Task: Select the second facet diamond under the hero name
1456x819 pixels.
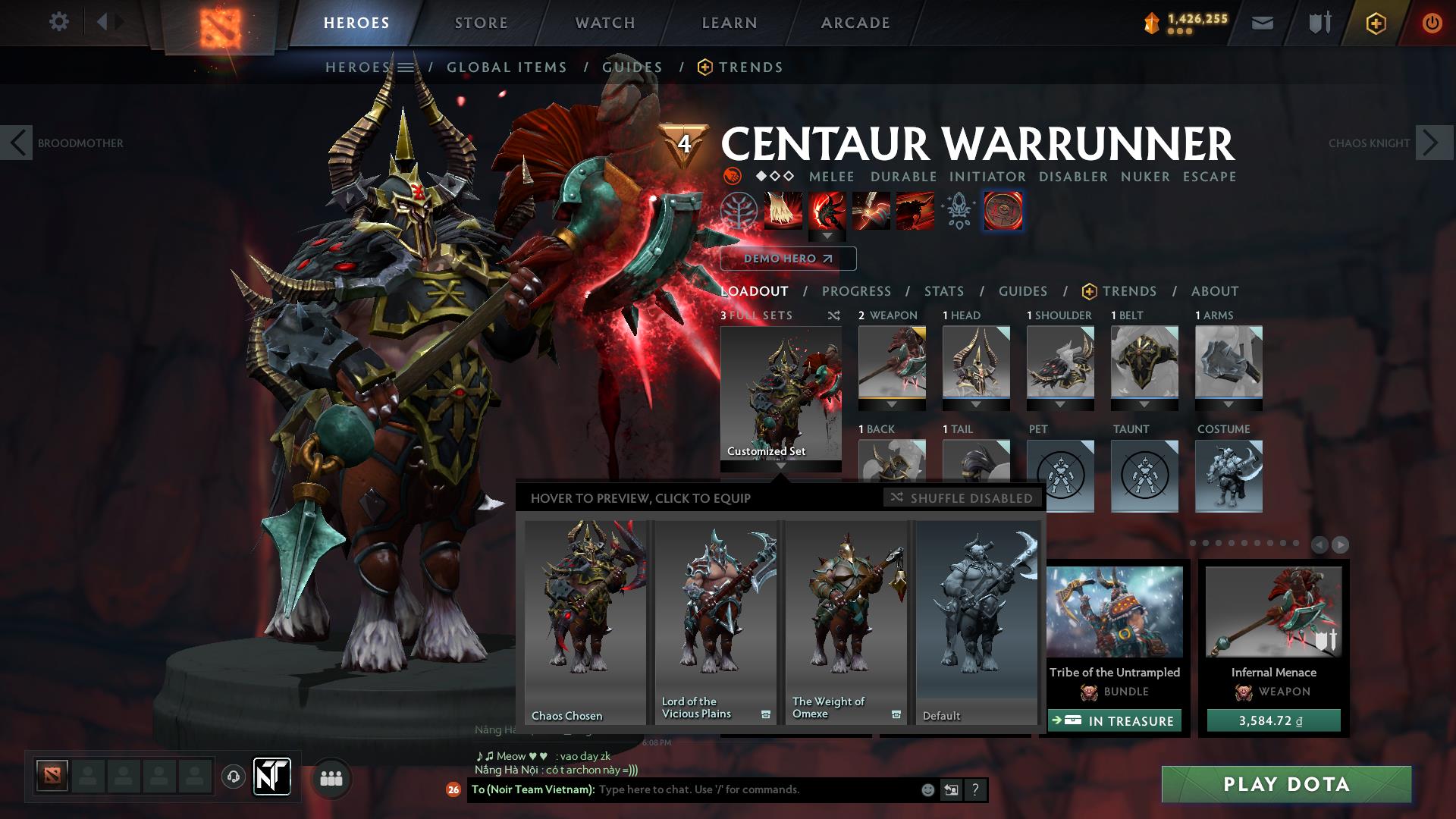Action: pyautogui.click(x=774, y=177)
